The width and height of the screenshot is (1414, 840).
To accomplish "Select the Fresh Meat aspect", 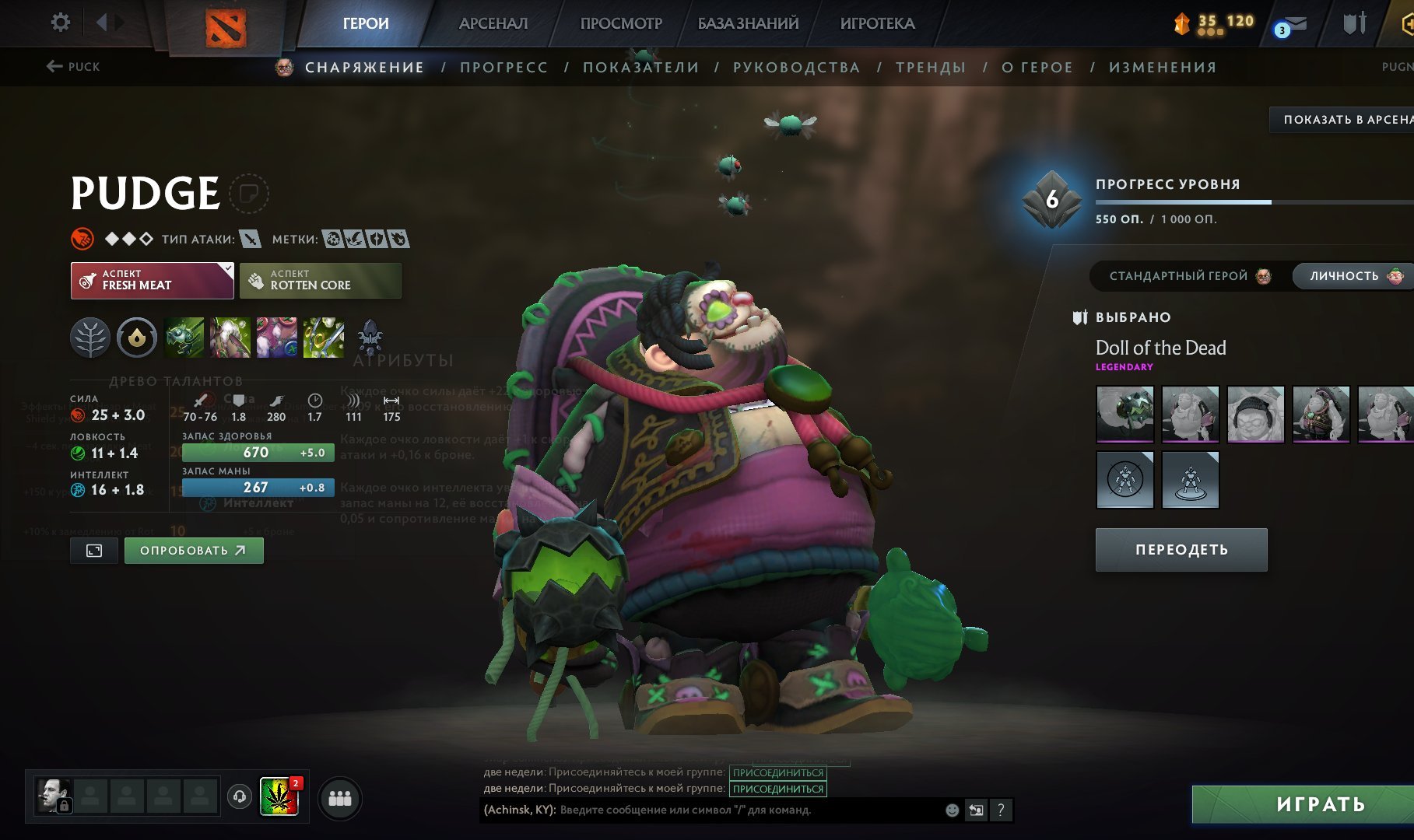I will [152, 280].
